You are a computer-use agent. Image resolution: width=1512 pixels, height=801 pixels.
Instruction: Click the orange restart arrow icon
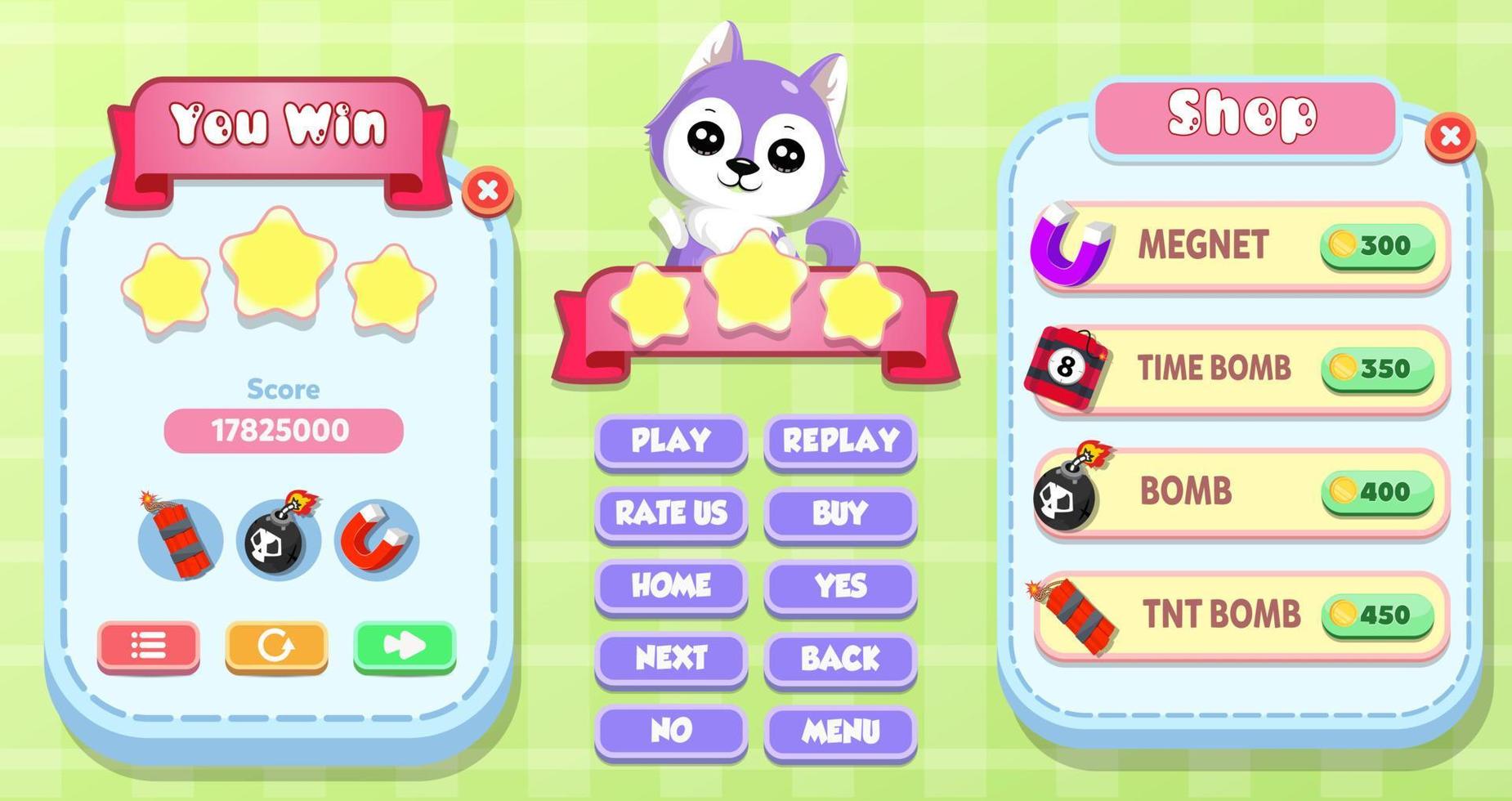click(x=275, y=646)
